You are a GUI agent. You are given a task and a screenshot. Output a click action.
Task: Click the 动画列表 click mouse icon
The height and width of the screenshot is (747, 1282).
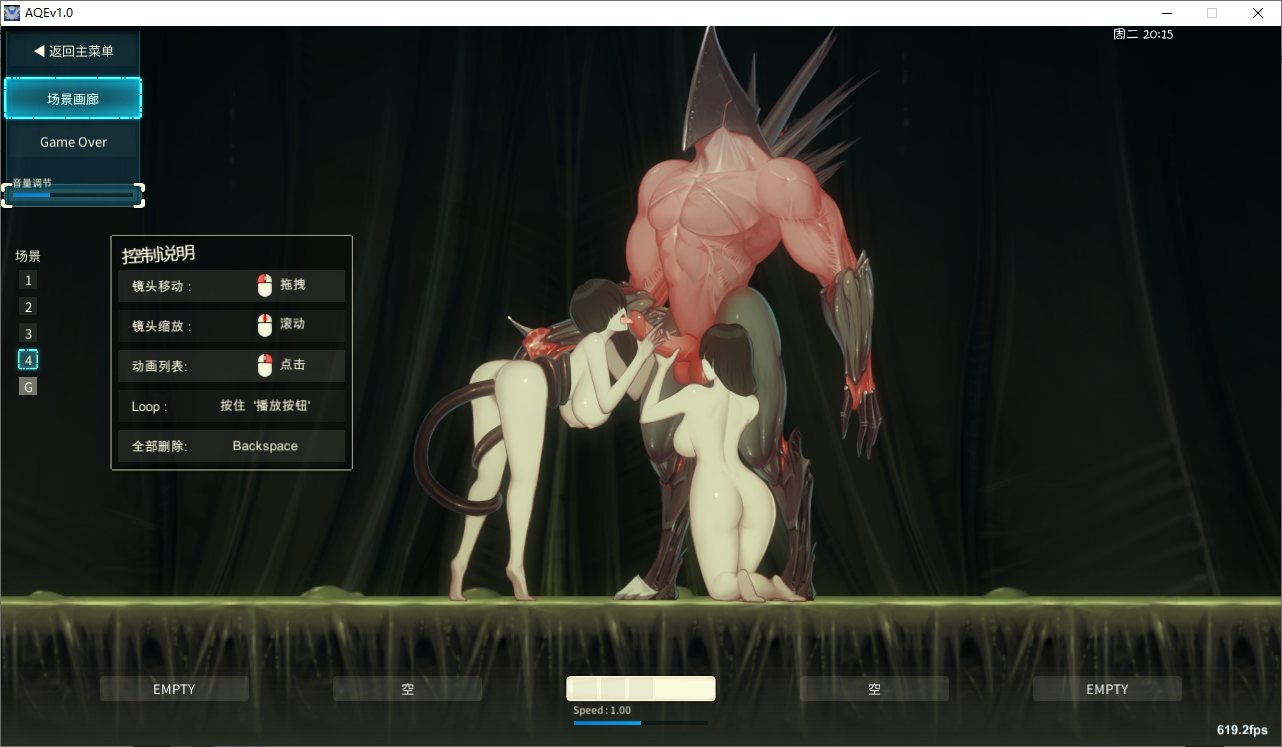click(x=264, y=365)
